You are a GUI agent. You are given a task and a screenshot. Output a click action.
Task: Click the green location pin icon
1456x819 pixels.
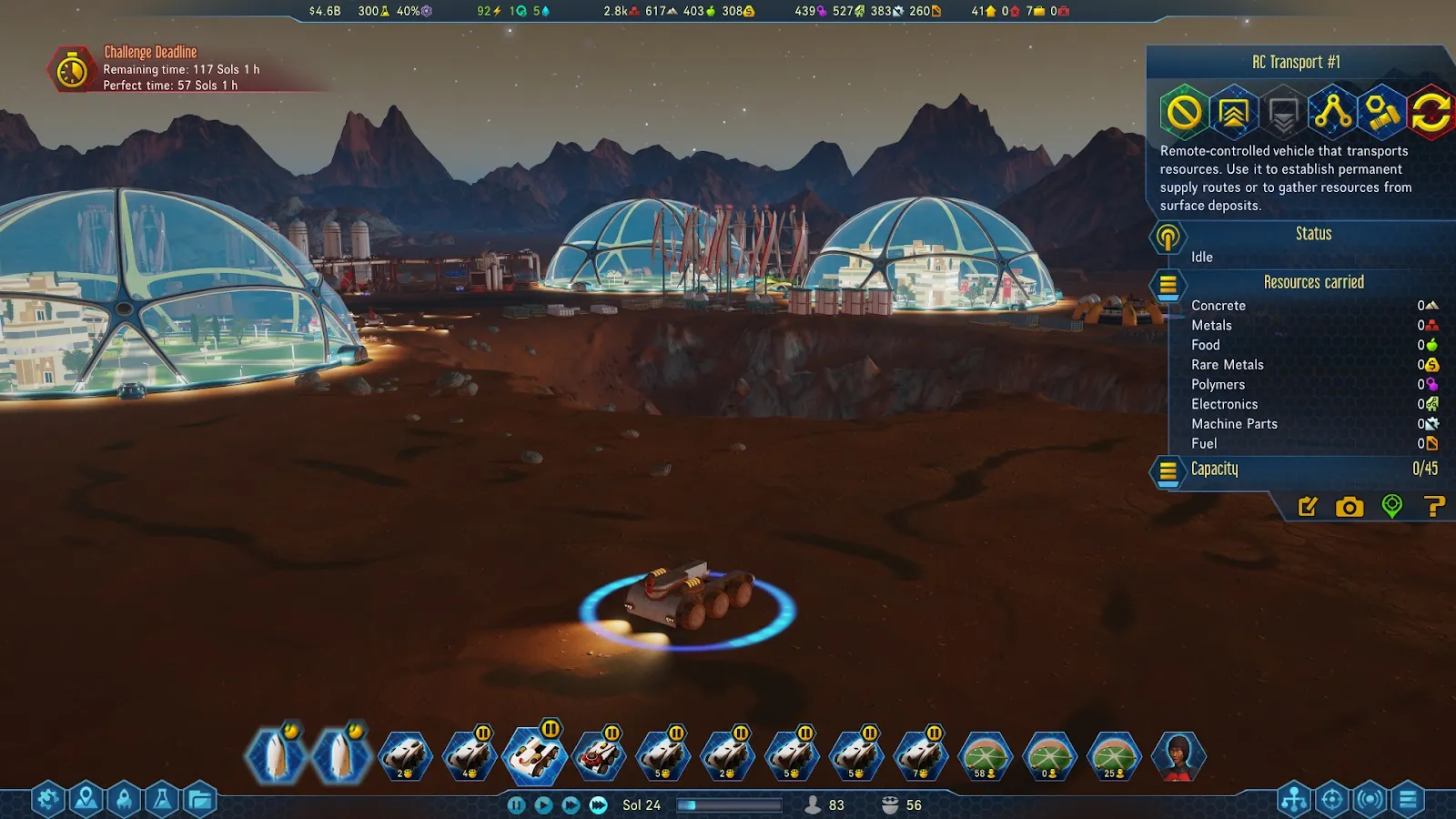coord(1391,506)
